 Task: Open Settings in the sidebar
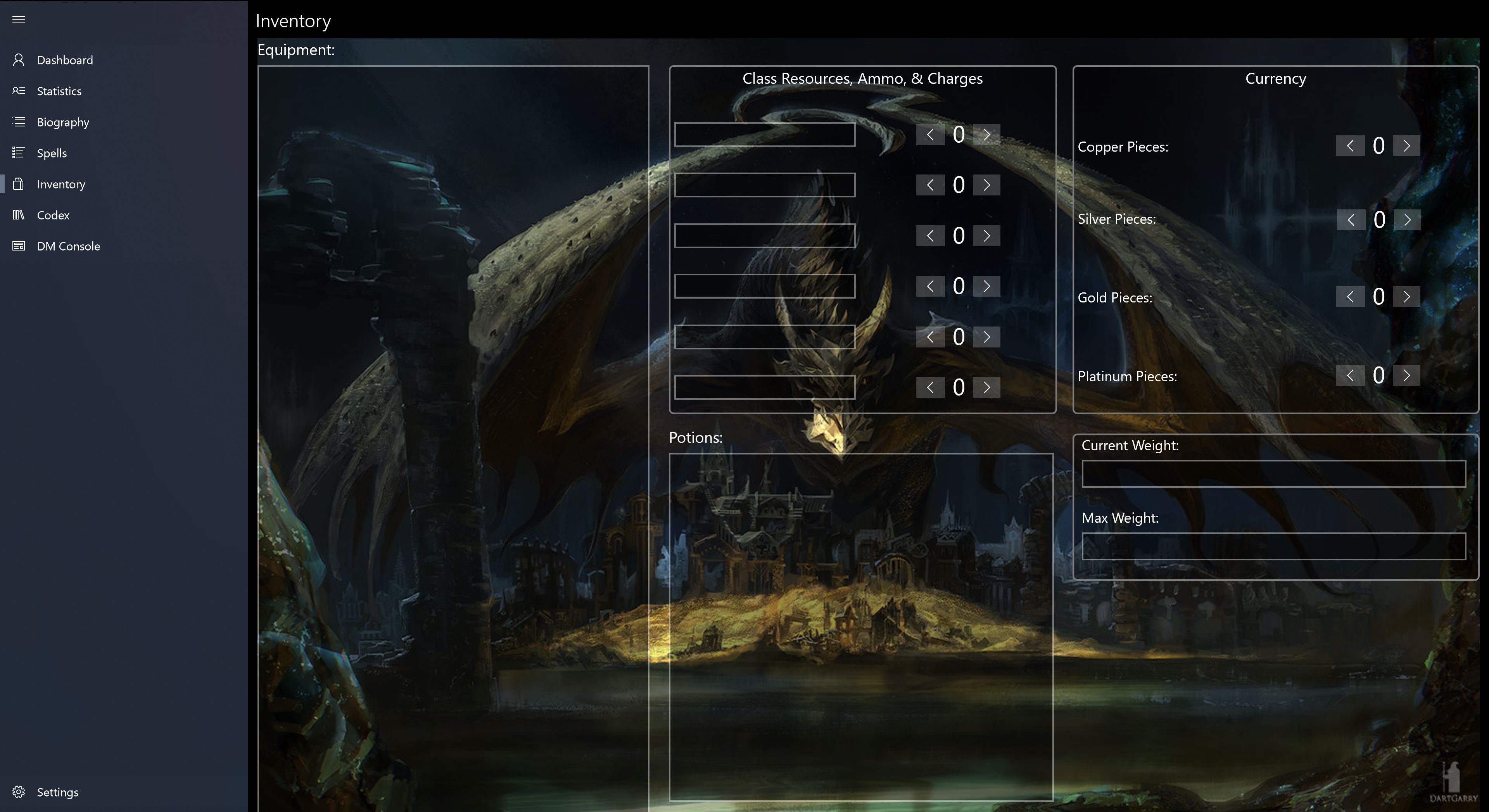point(57,792)
